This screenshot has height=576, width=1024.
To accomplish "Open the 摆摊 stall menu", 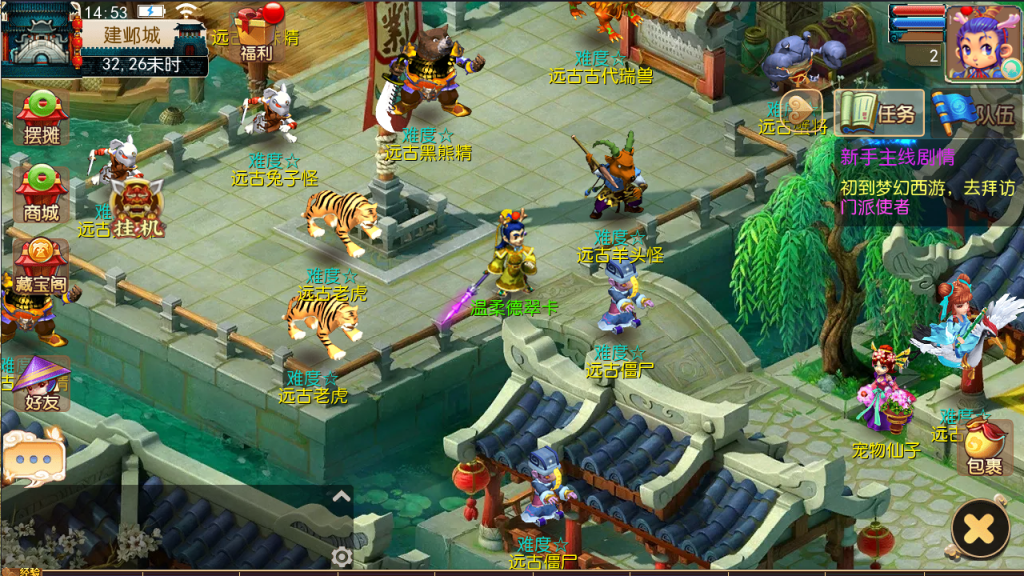I will click(x=41, y=115).
